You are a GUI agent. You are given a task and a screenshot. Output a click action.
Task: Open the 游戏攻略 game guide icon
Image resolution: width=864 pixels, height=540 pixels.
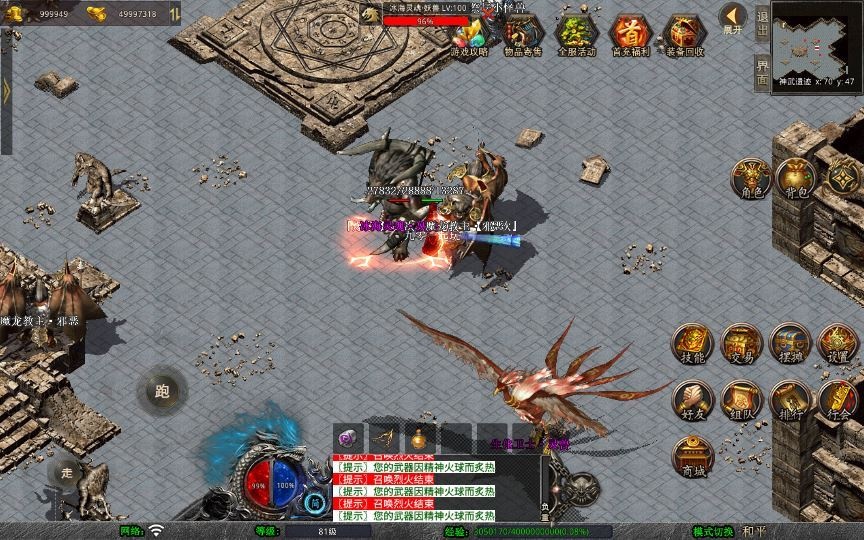point(468,36)
